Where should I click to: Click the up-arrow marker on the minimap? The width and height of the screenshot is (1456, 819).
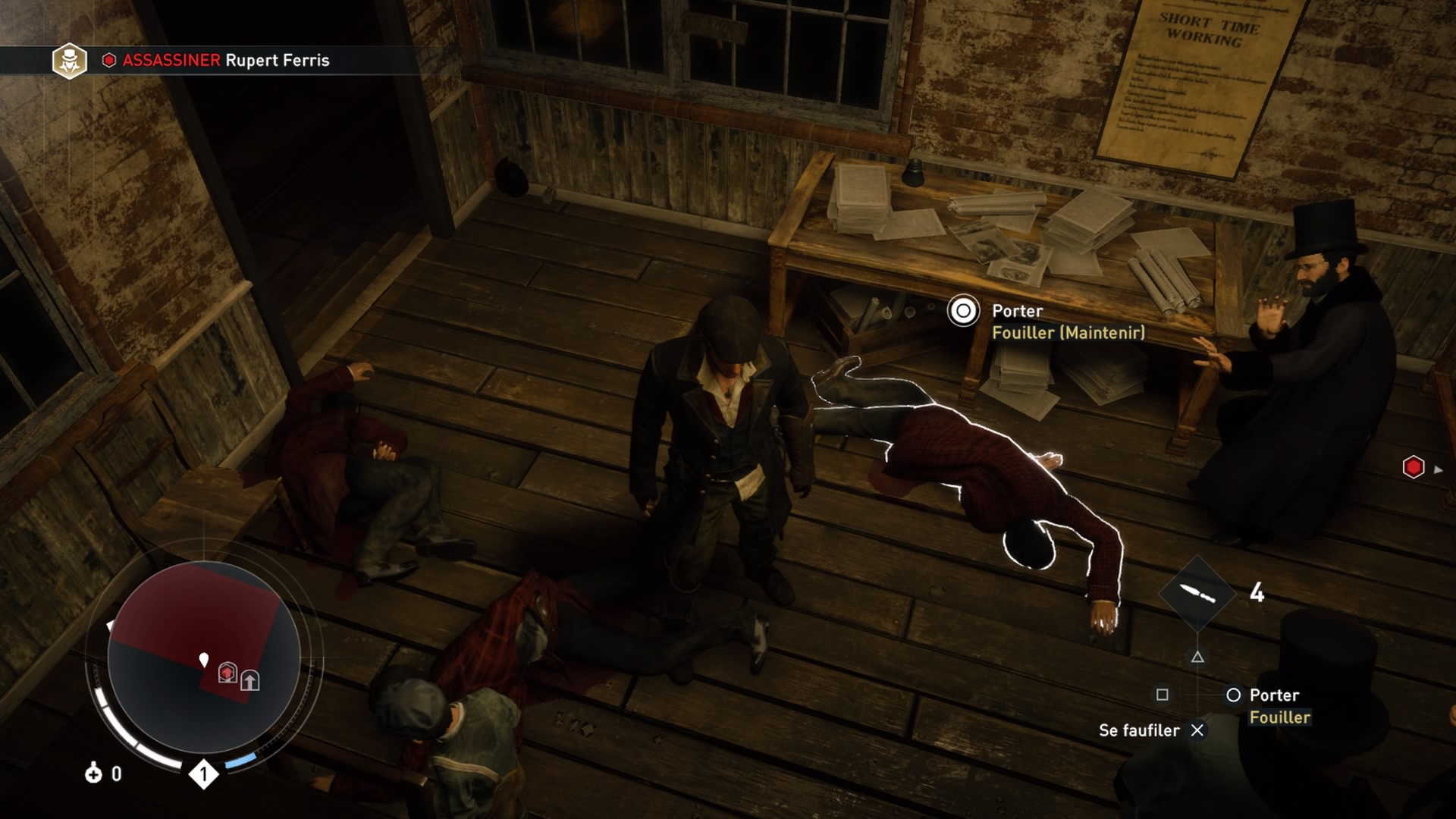point(250,680)
